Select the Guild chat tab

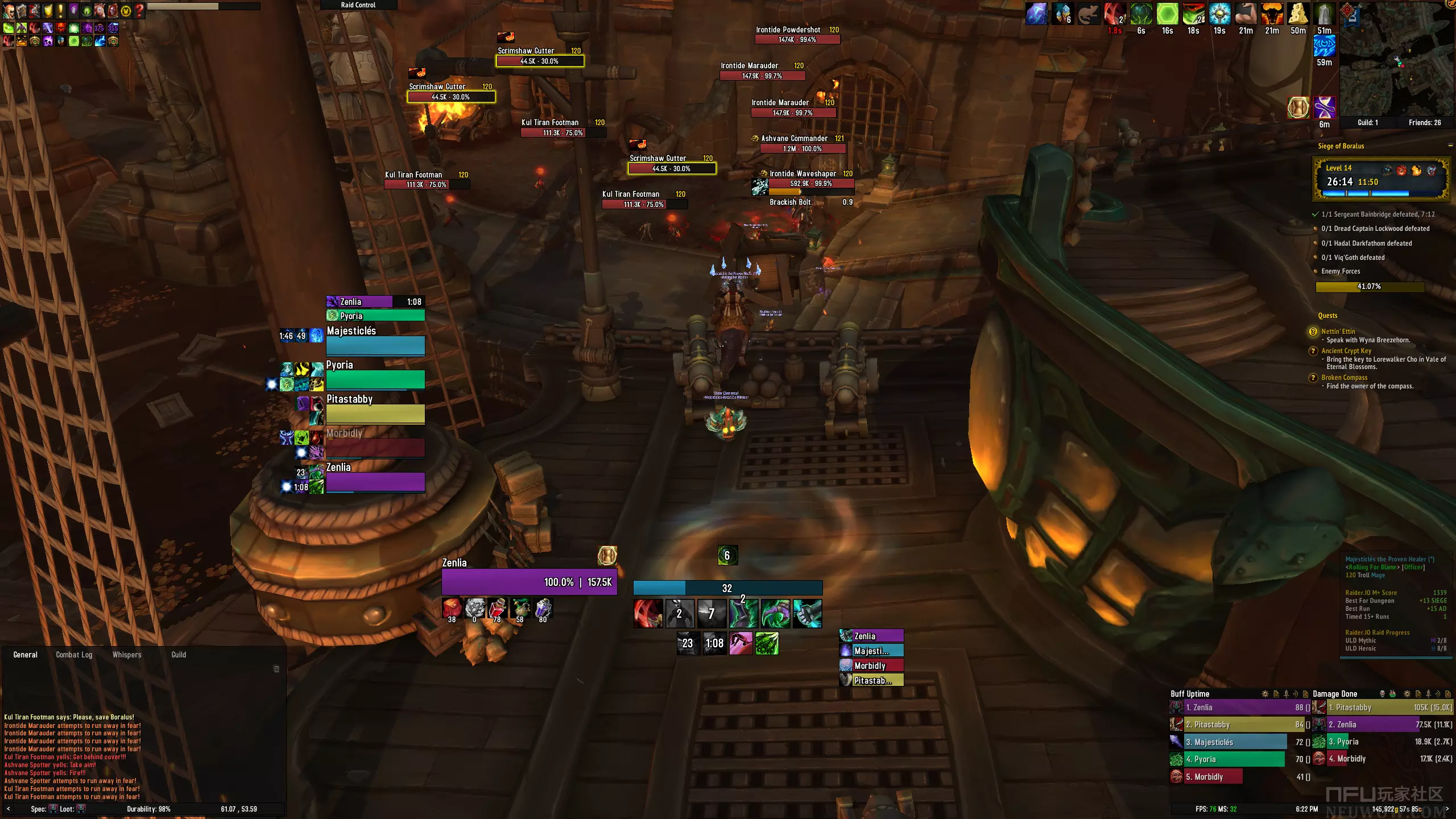(179, 655)
